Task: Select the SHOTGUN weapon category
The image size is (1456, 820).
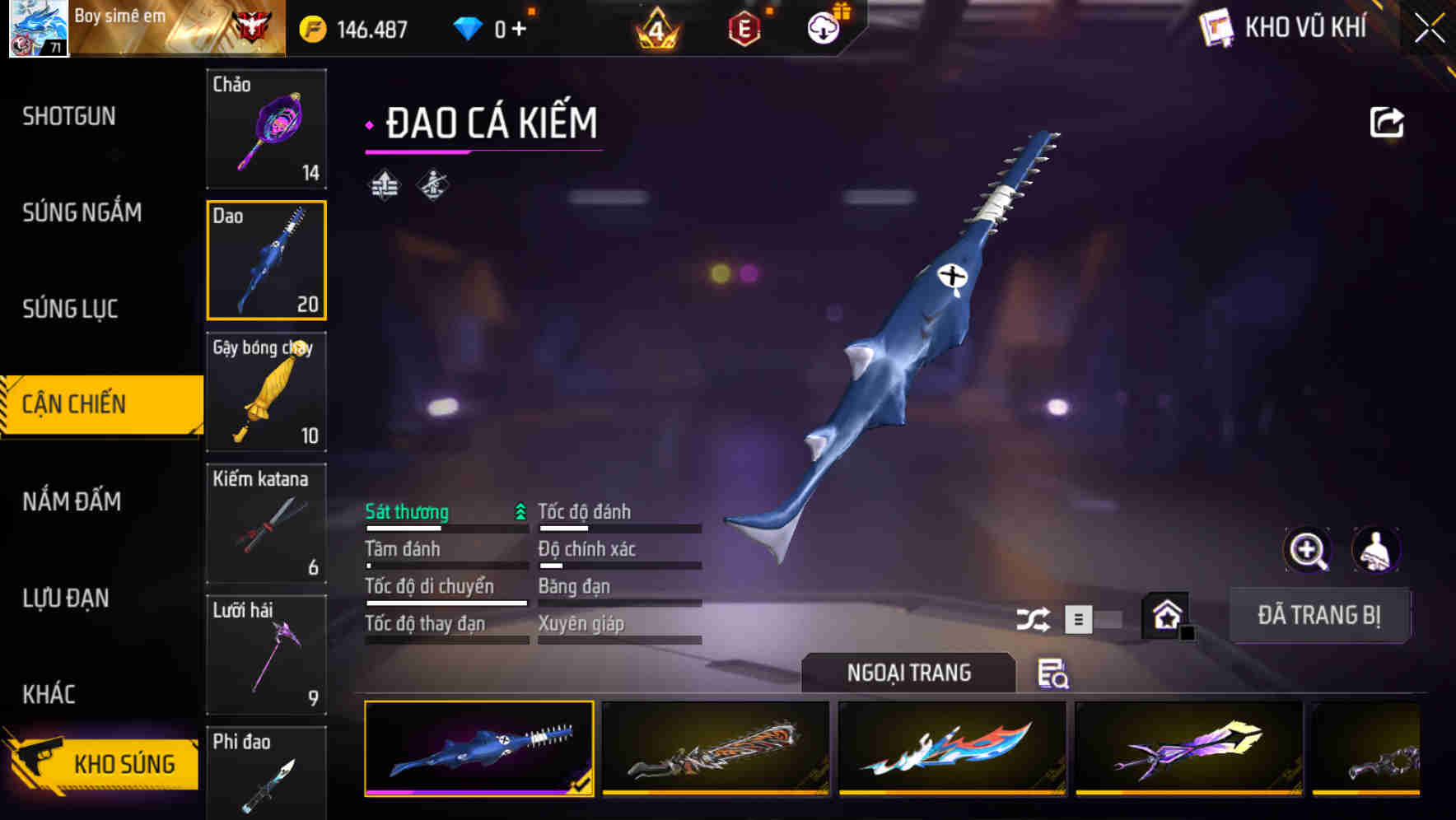Action: coord(69,116)
